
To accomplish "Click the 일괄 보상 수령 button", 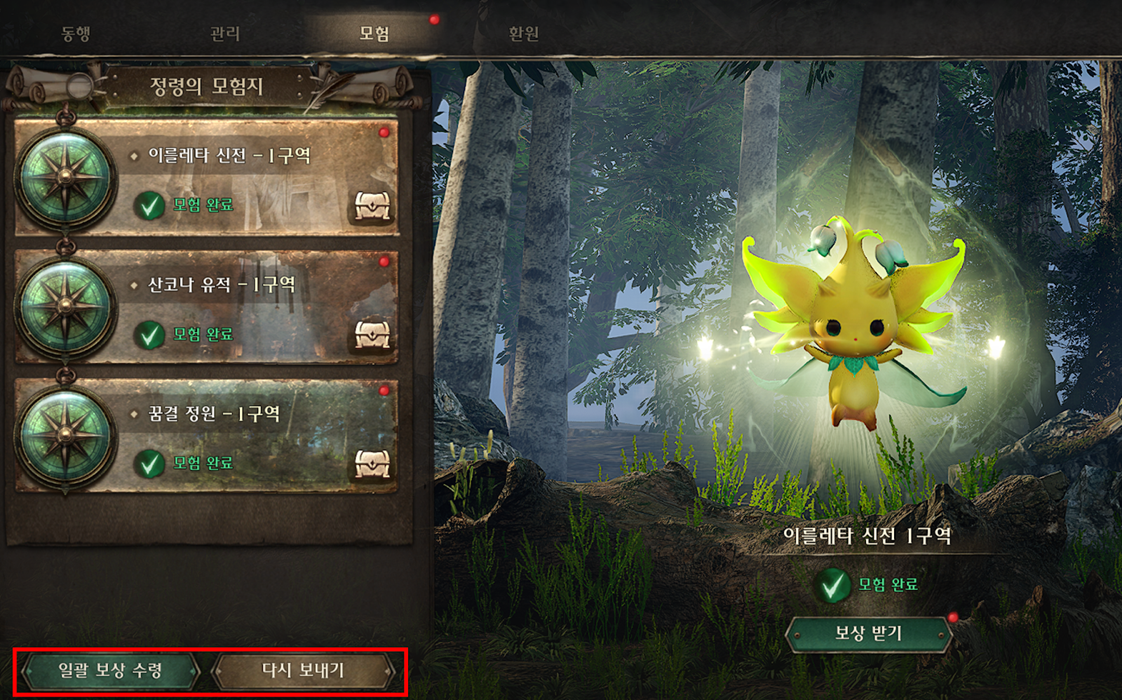I will [110, 670].
